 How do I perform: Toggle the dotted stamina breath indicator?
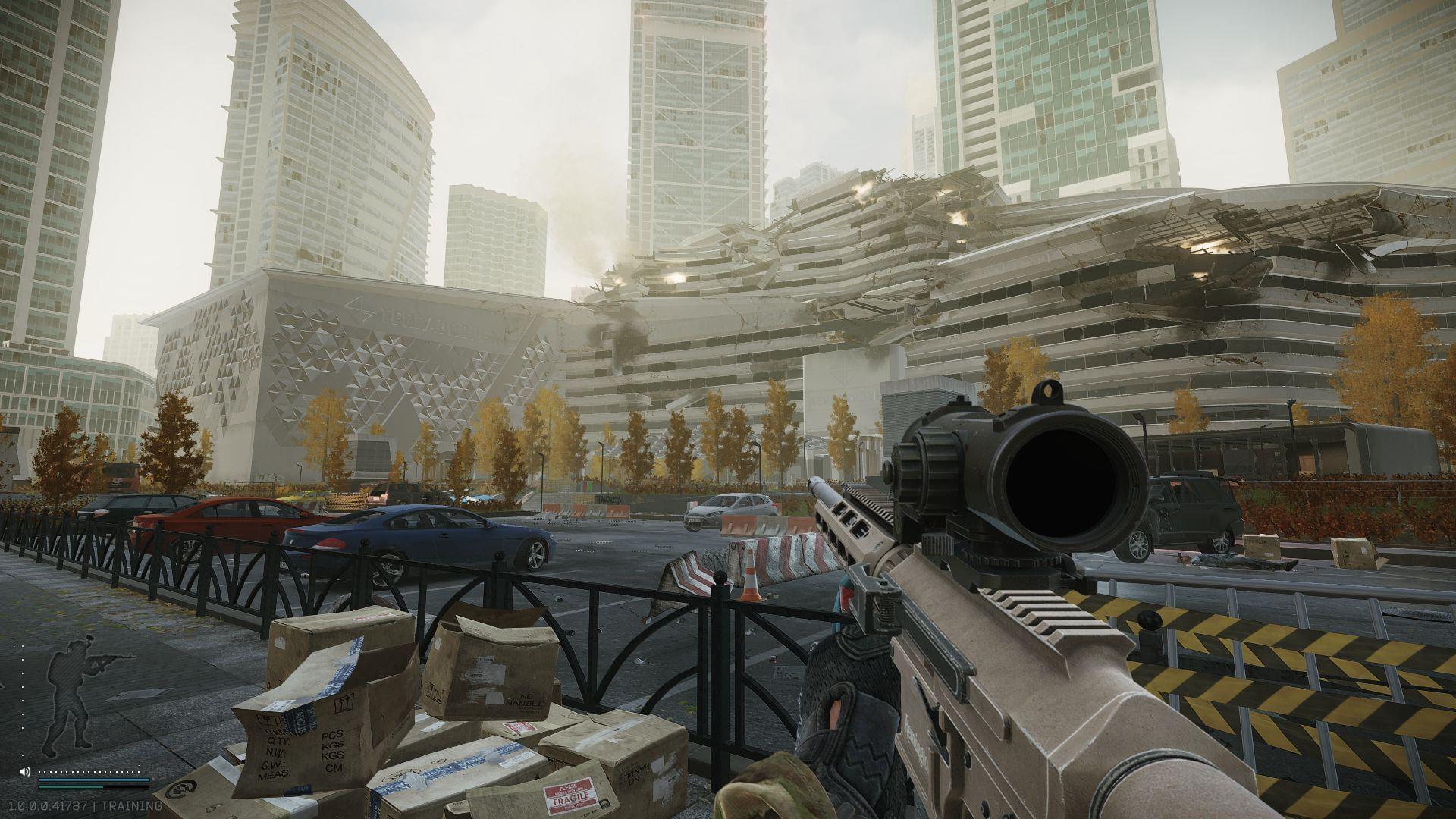click(89, 771)
